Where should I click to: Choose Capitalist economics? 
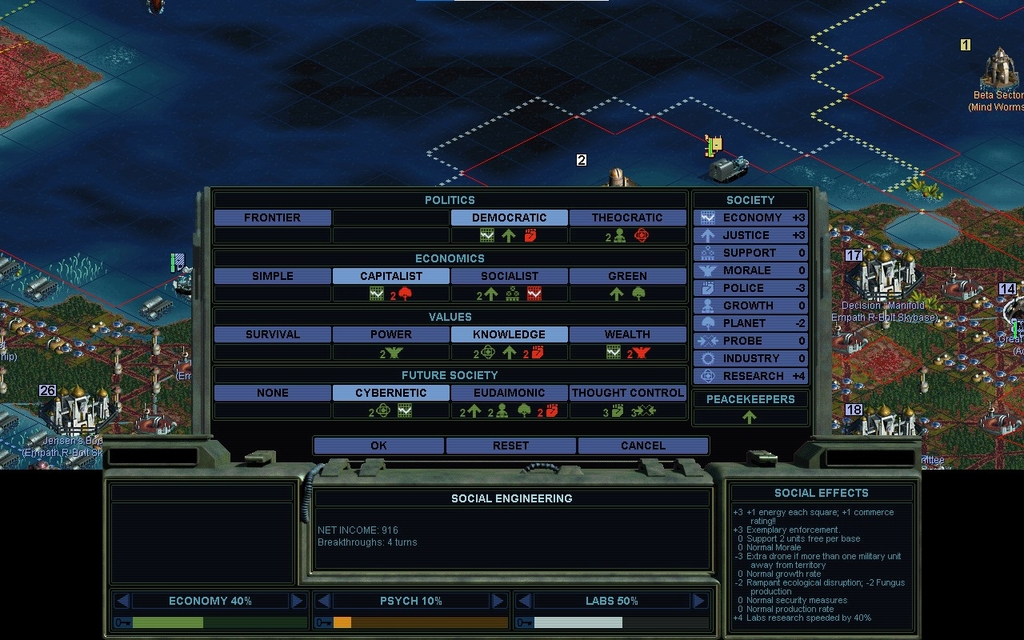391,276
